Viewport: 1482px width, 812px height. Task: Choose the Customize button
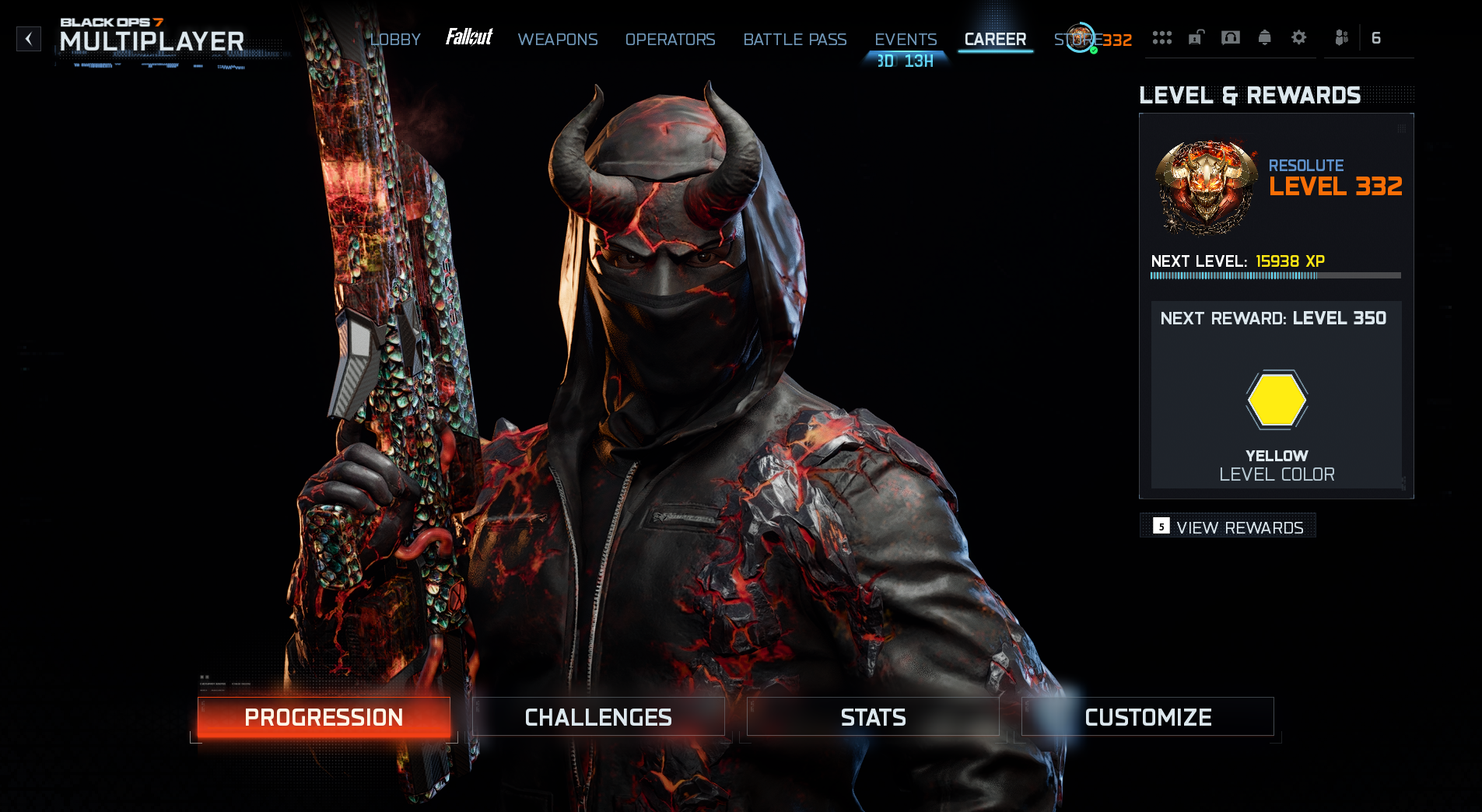[x=1147, y=717]
